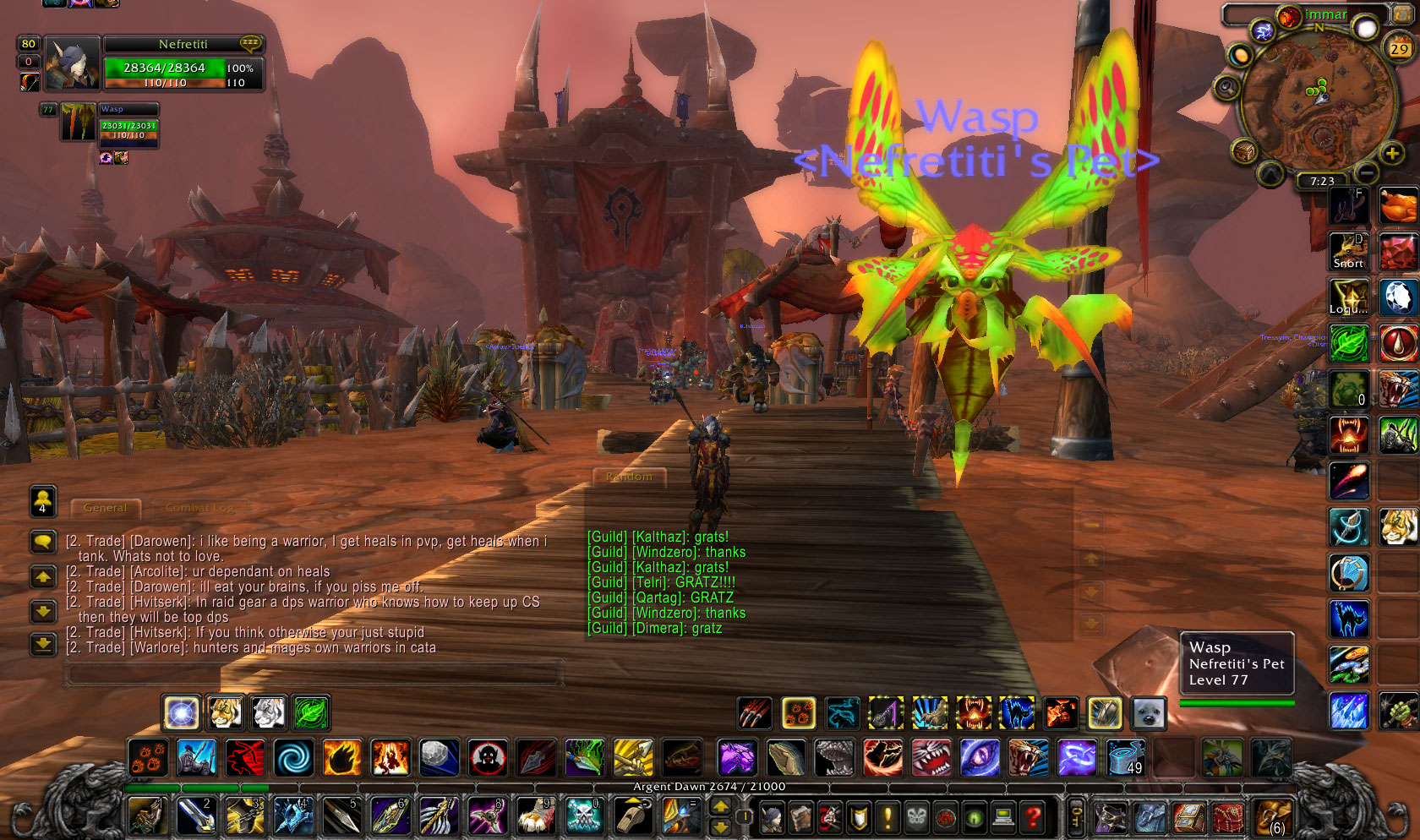The height and width of the screenshot is (840, 1420).
Task: Switch to the General chat tab
Action: pos(106,508)
